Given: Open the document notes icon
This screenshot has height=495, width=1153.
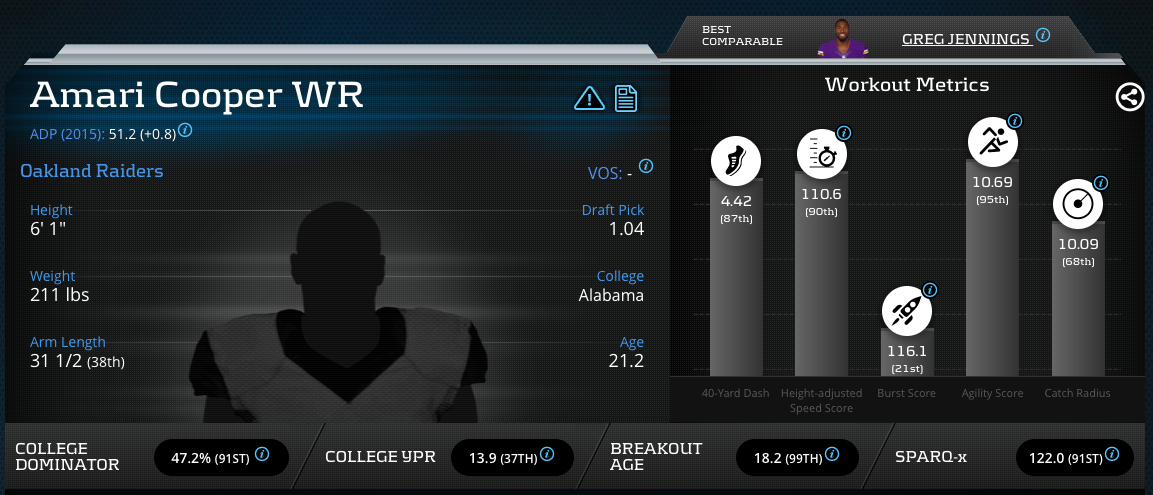Looking at the screenshot, I should coord(626,98).
